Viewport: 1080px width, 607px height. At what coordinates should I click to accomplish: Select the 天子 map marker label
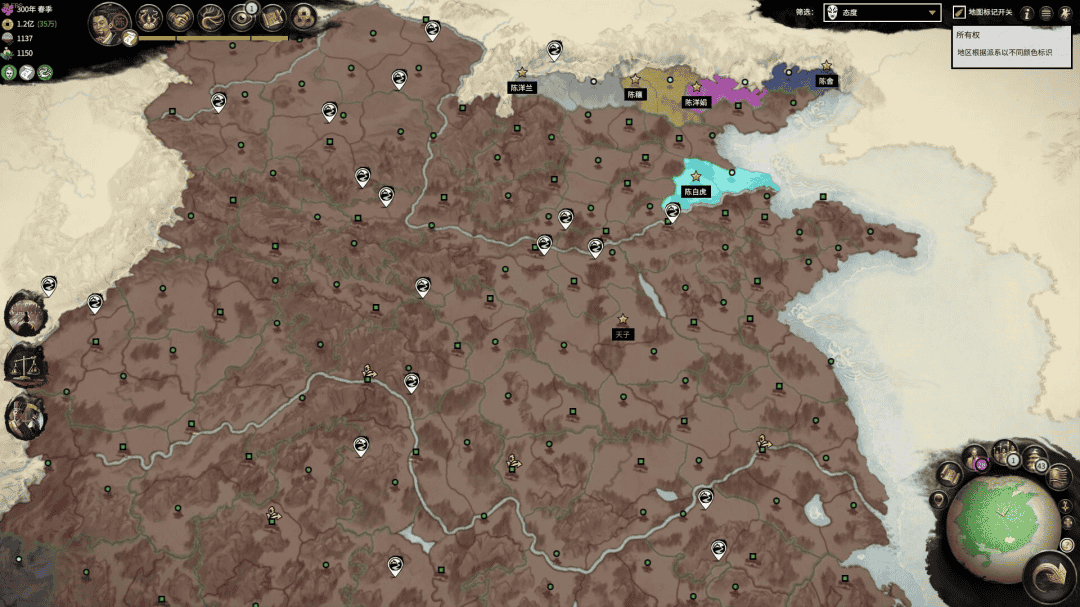click(623, 334)
